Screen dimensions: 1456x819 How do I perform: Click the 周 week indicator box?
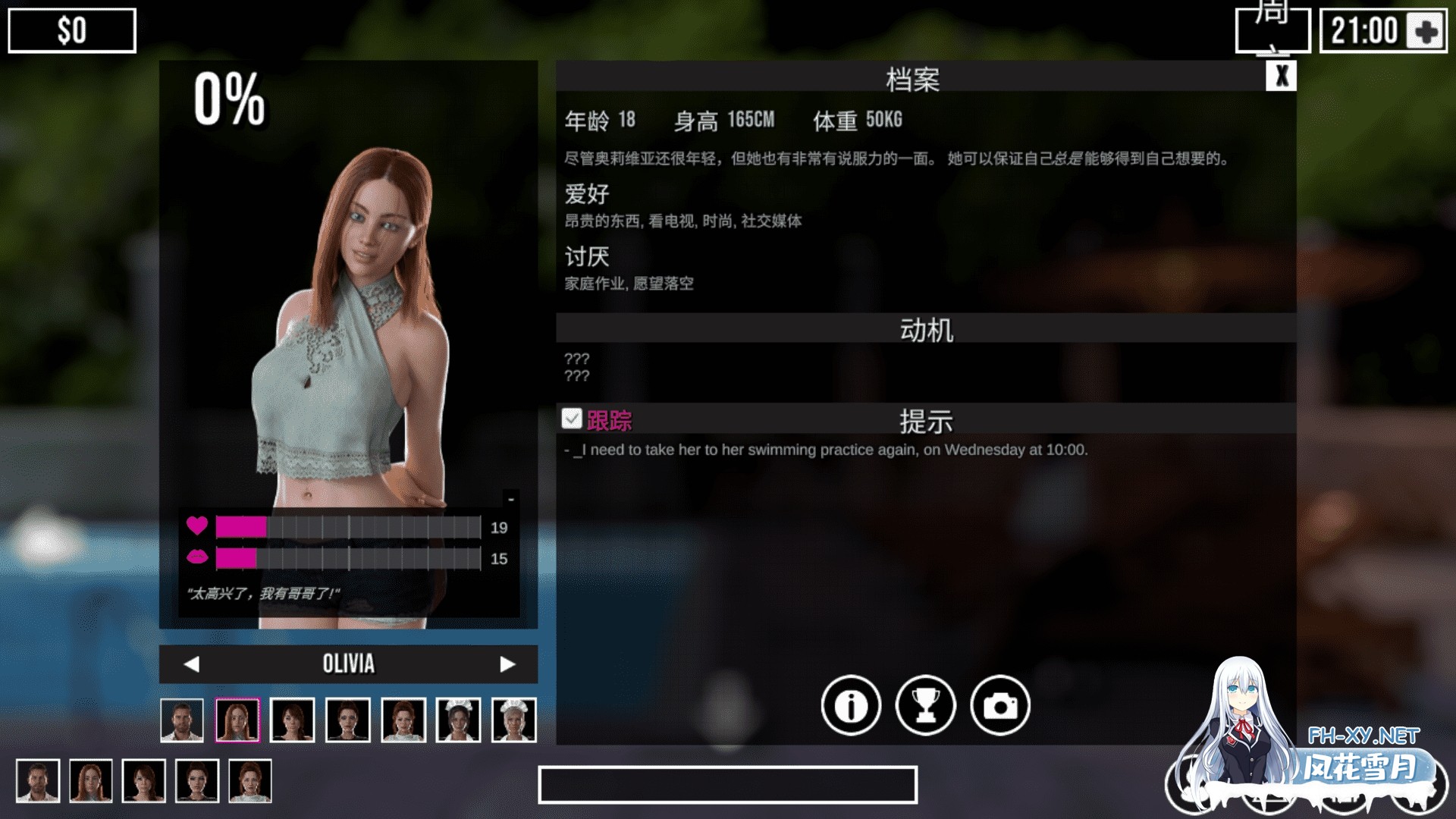coord(1274,29)
